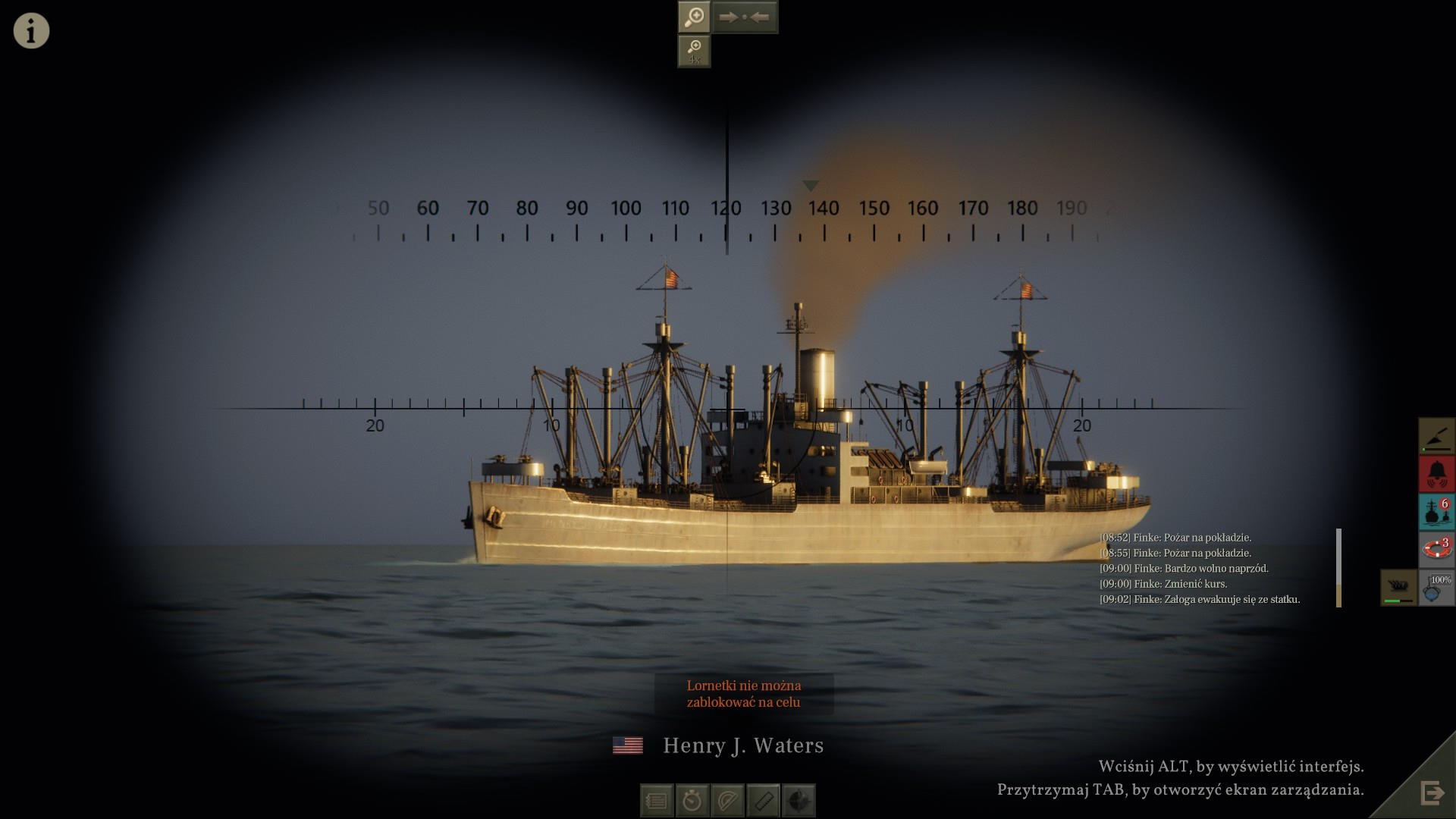Viewport: 1456px width, 819px height.
Task: Choose the ruler tool
Action: (764, 801)
